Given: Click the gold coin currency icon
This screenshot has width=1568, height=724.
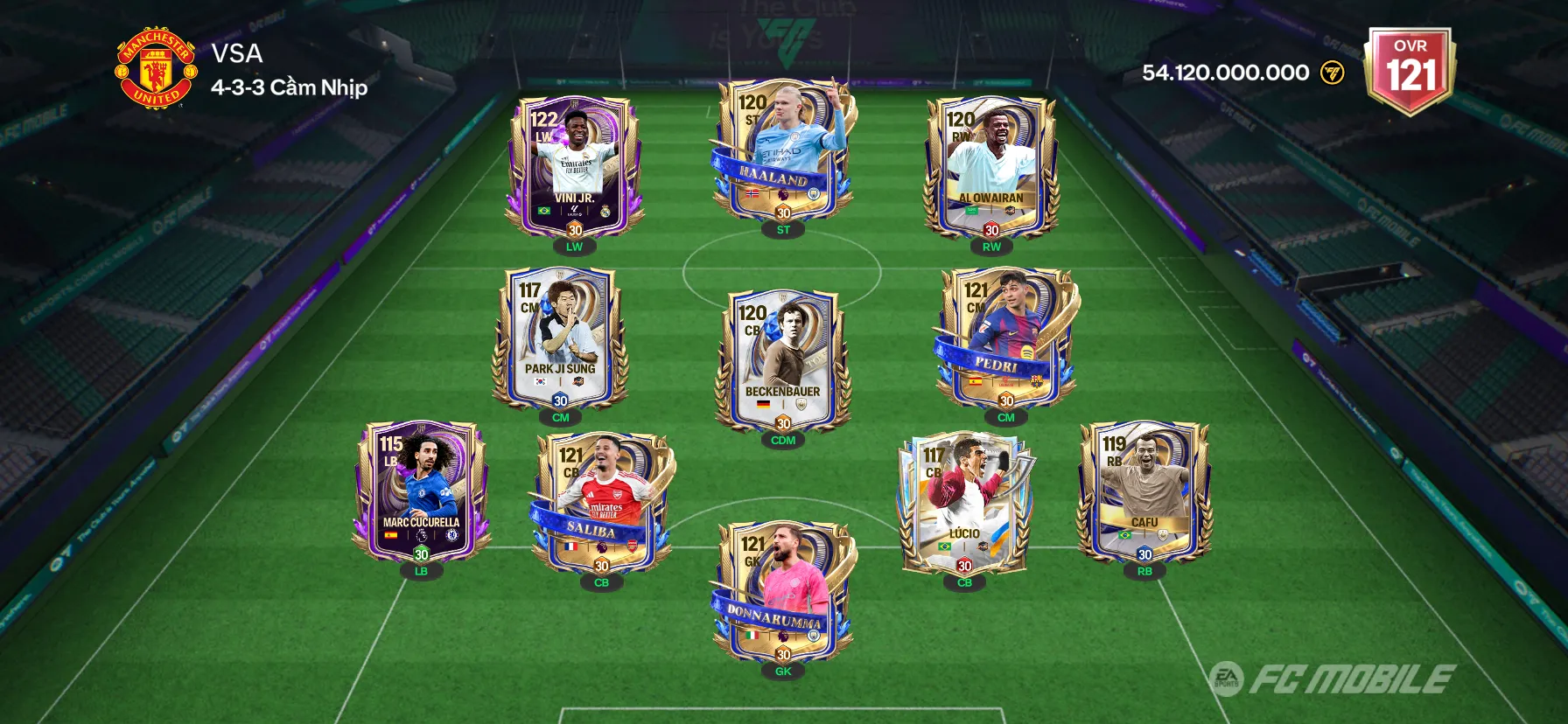Looking at the screenshot, I should tap(1332, 73).
